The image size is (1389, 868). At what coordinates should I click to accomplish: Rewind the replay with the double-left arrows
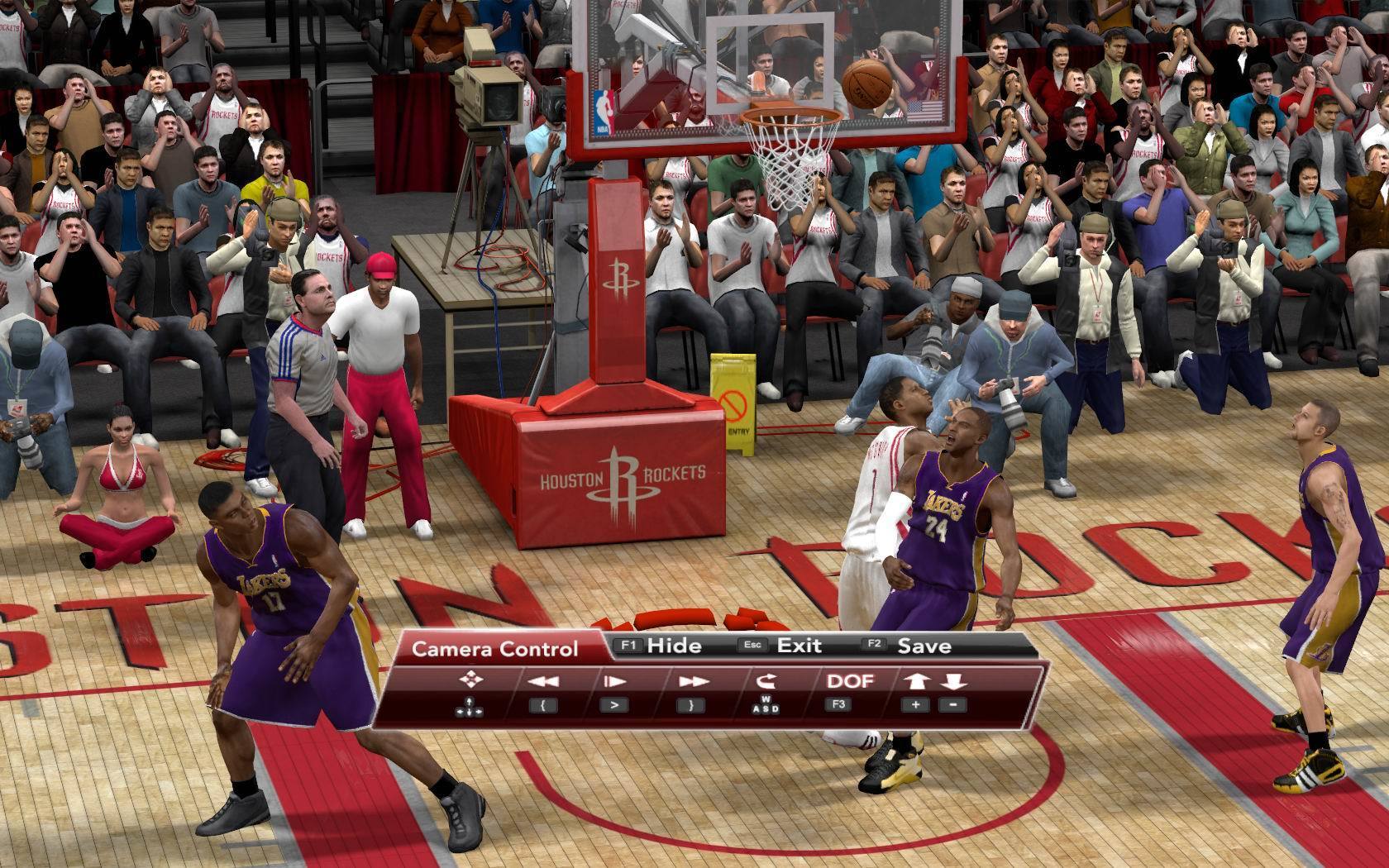pyautogui.click(x=542, y=682)
